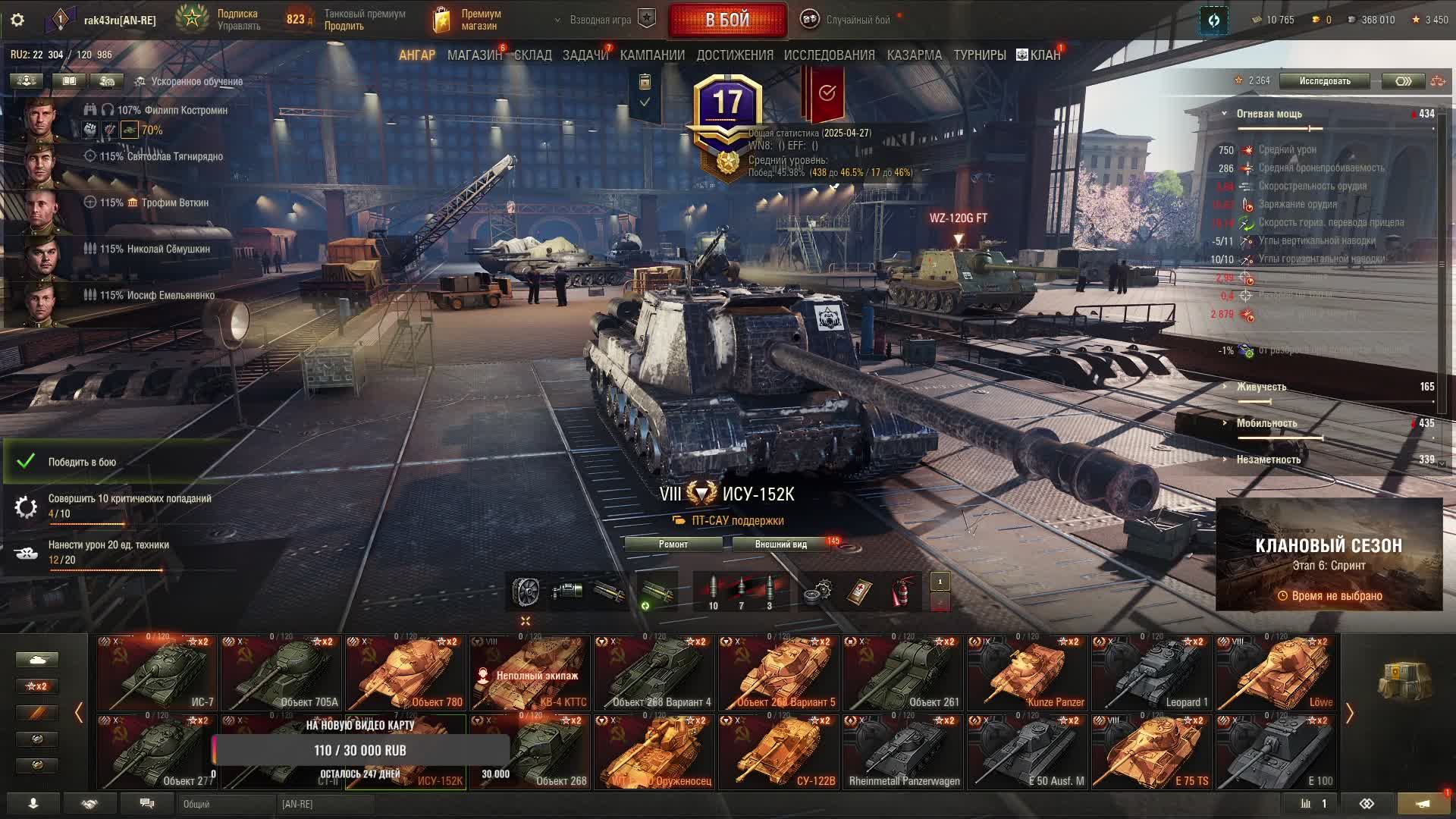Click the Ремонт button
Screen dimensions: 1456x819
tap(673, 544)
